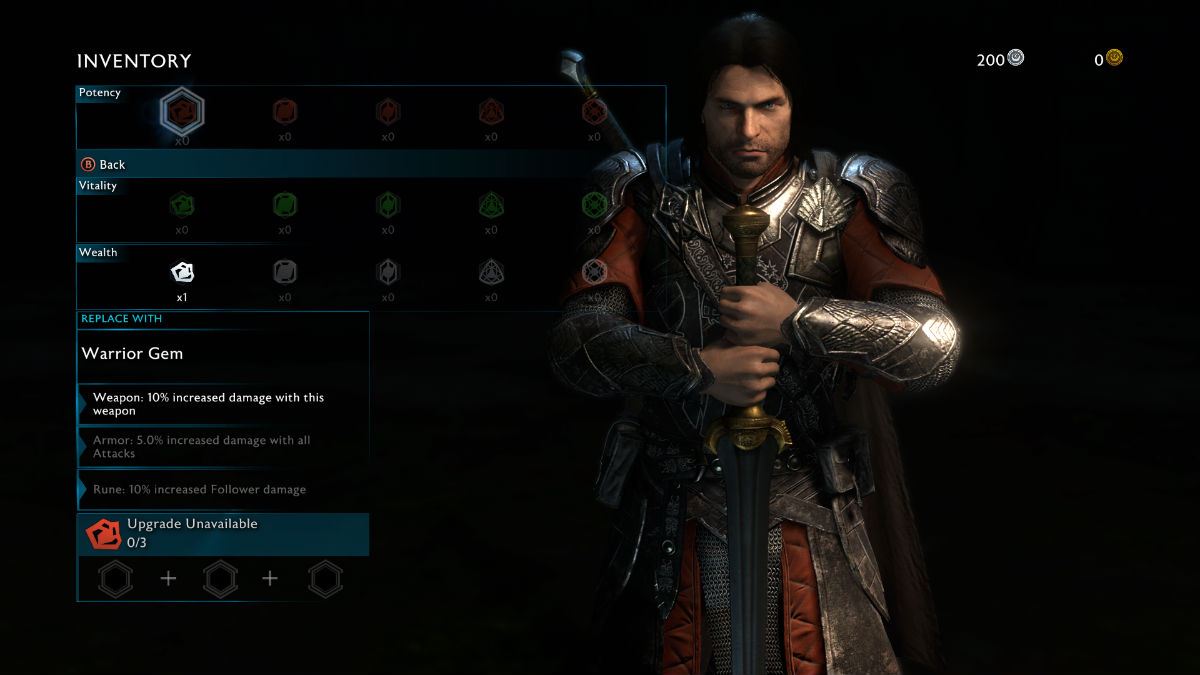The width and height of the screenshot is (1200, 675).
Task: Select the grey flower-cut Wealth gem
Action: pos(595,271)
